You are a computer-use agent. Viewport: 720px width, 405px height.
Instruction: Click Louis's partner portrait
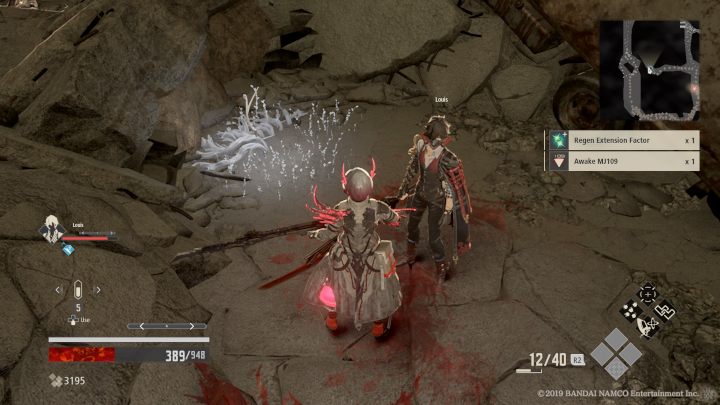(50, 229)
